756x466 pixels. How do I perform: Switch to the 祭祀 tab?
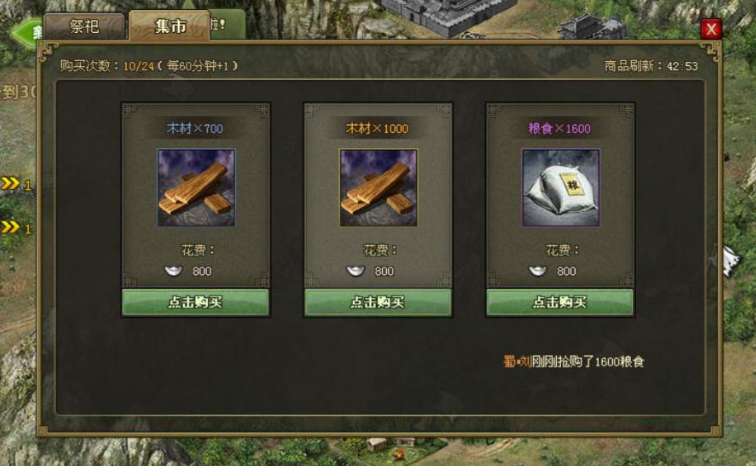pos(84,26)
